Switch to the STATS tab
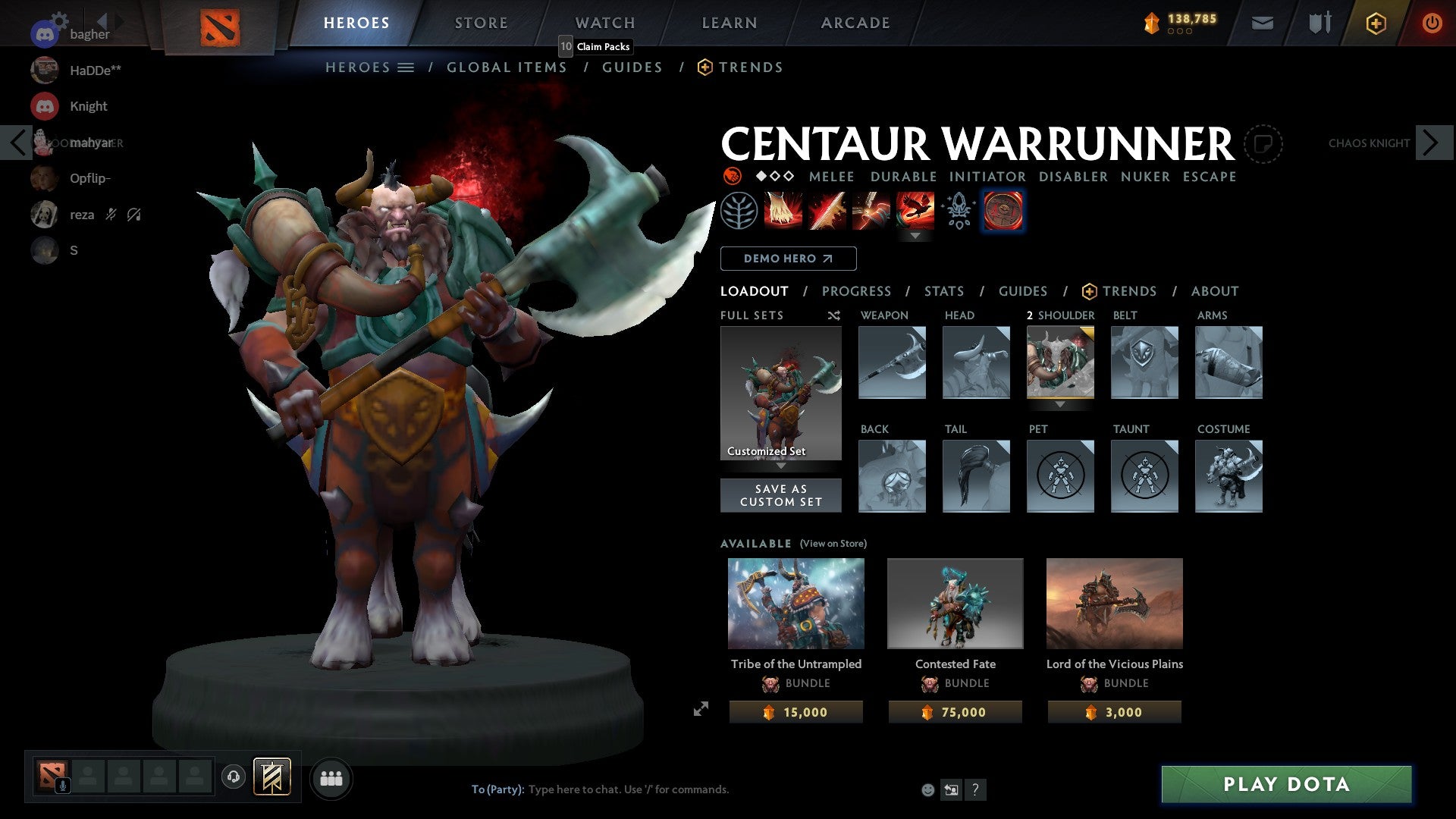 click(x=944, y=290)
